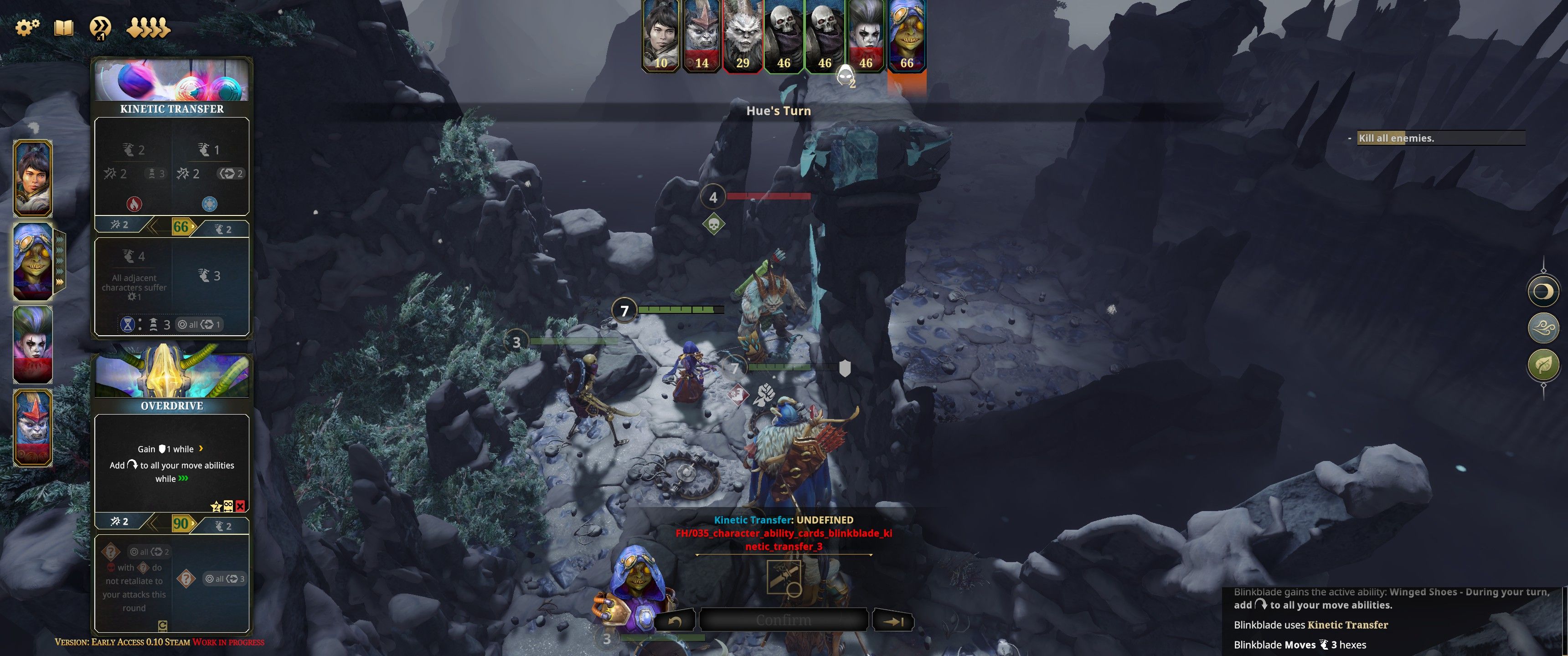This screenshot has width=1568, height=656.
Task: Click the four arrows icon
Action: (x=148, y=28)
